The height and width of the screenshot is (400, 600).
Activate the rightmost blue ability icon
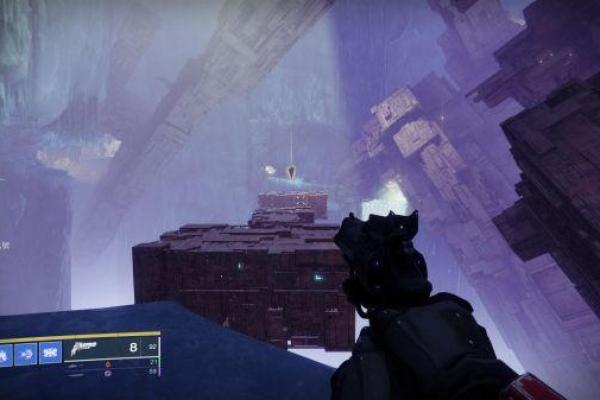pyautogui.click(x=50, y=353)
